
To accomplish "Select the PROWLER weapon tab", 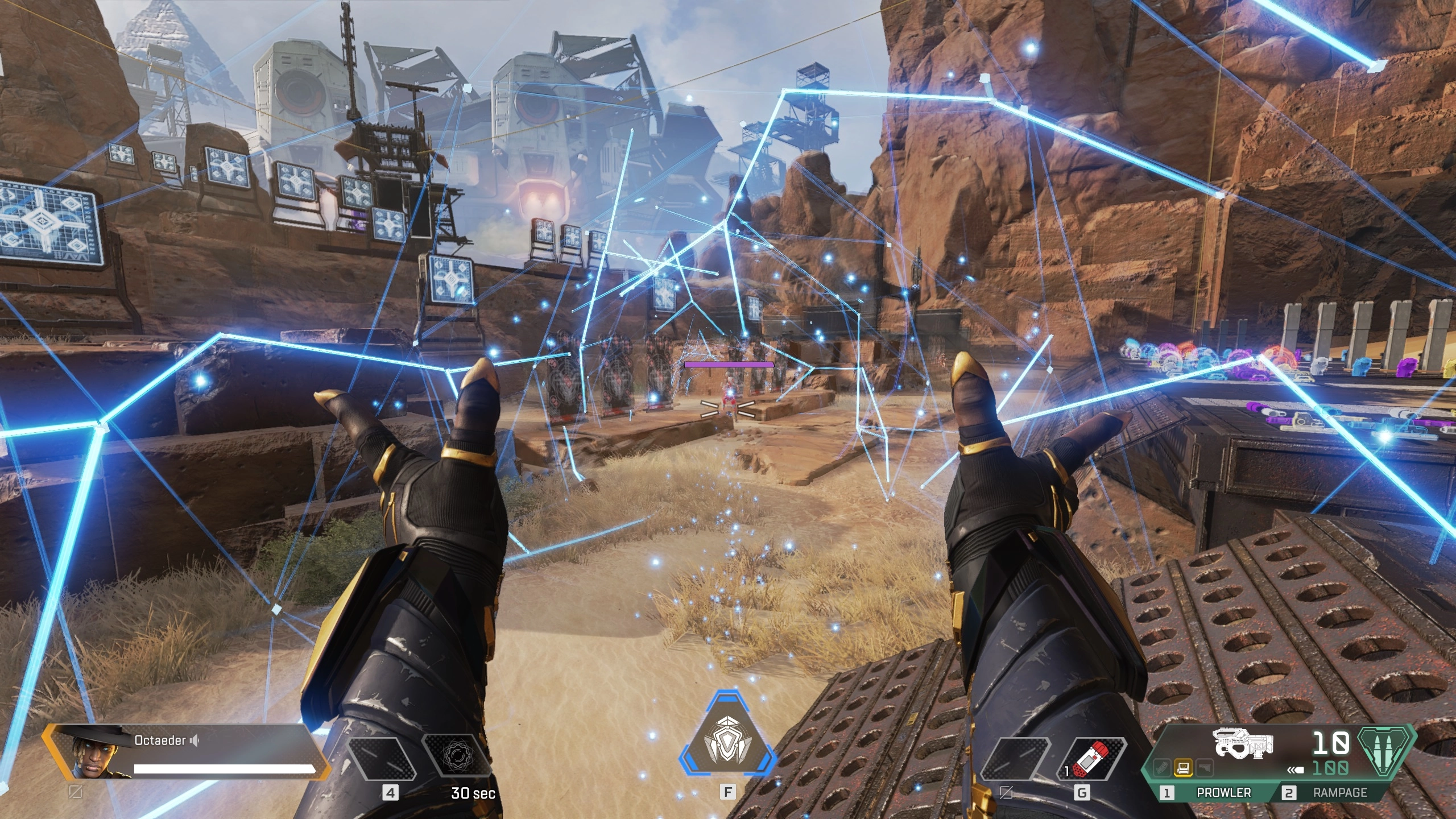I will coord(1216,793).
